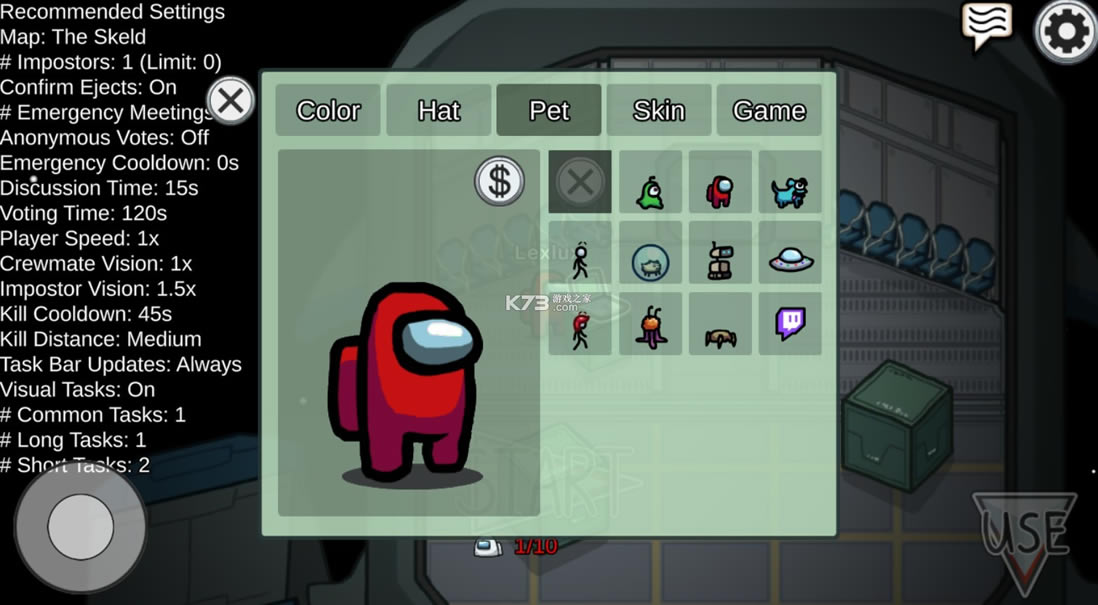Switch to the Color tab

[x=328, y=110]
